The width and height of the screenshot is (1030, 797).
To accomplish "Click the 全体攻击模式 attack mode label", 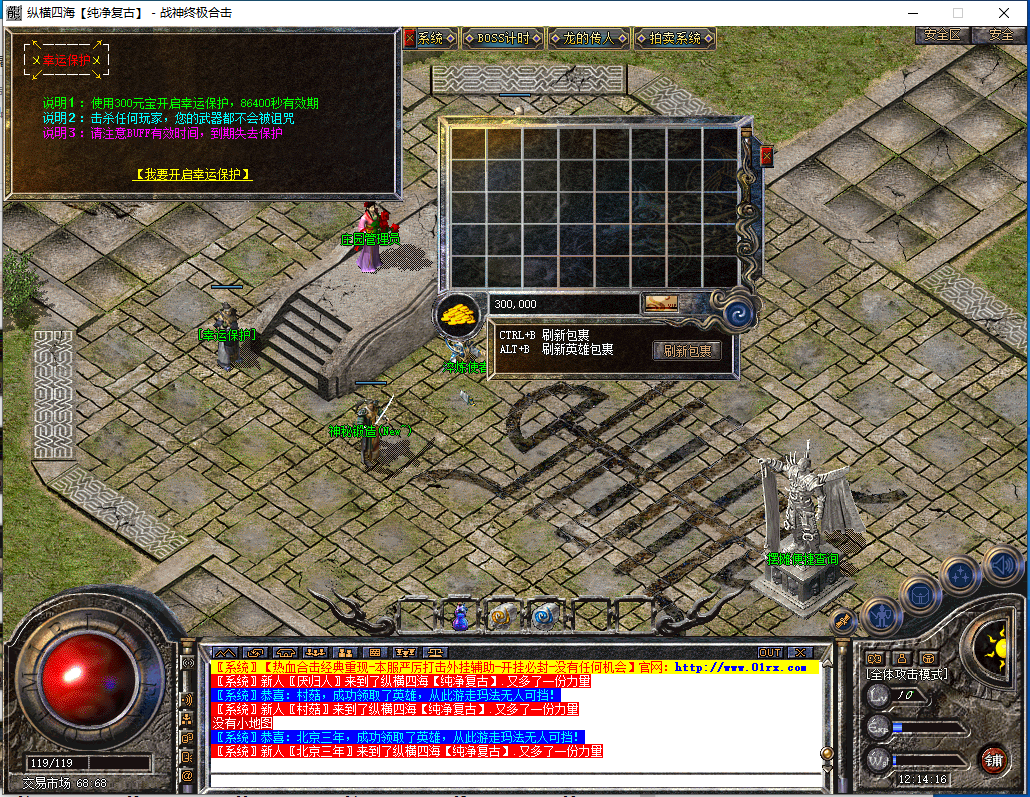I will 906,675.
